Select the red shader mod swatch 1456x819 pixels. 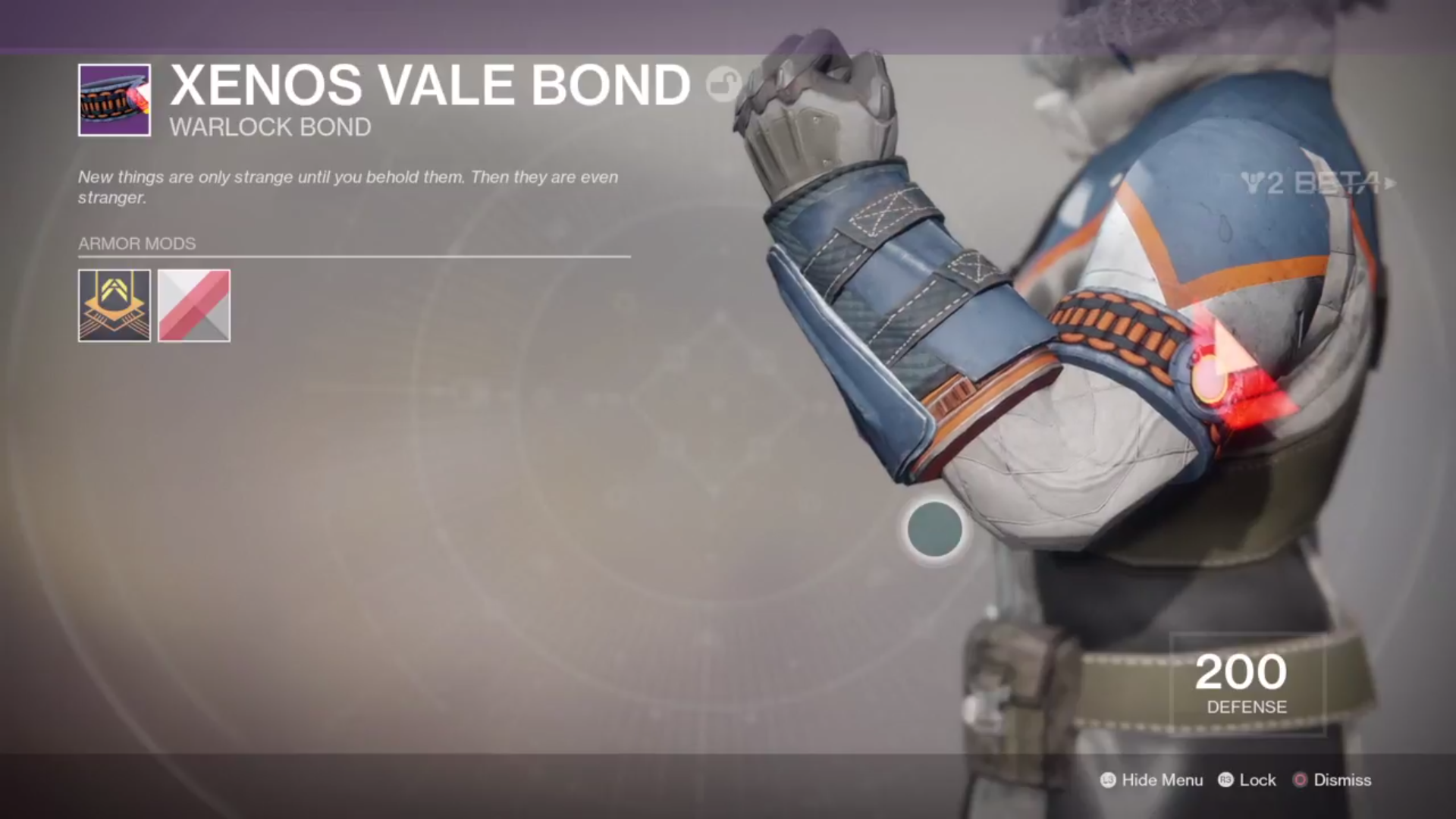(194, 306)
